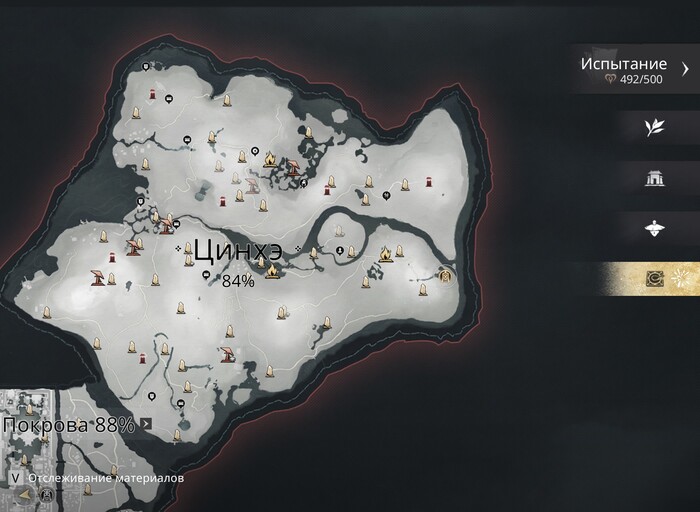
Task: Select the temple gate map filter
Action: click(x=655, y=179)
